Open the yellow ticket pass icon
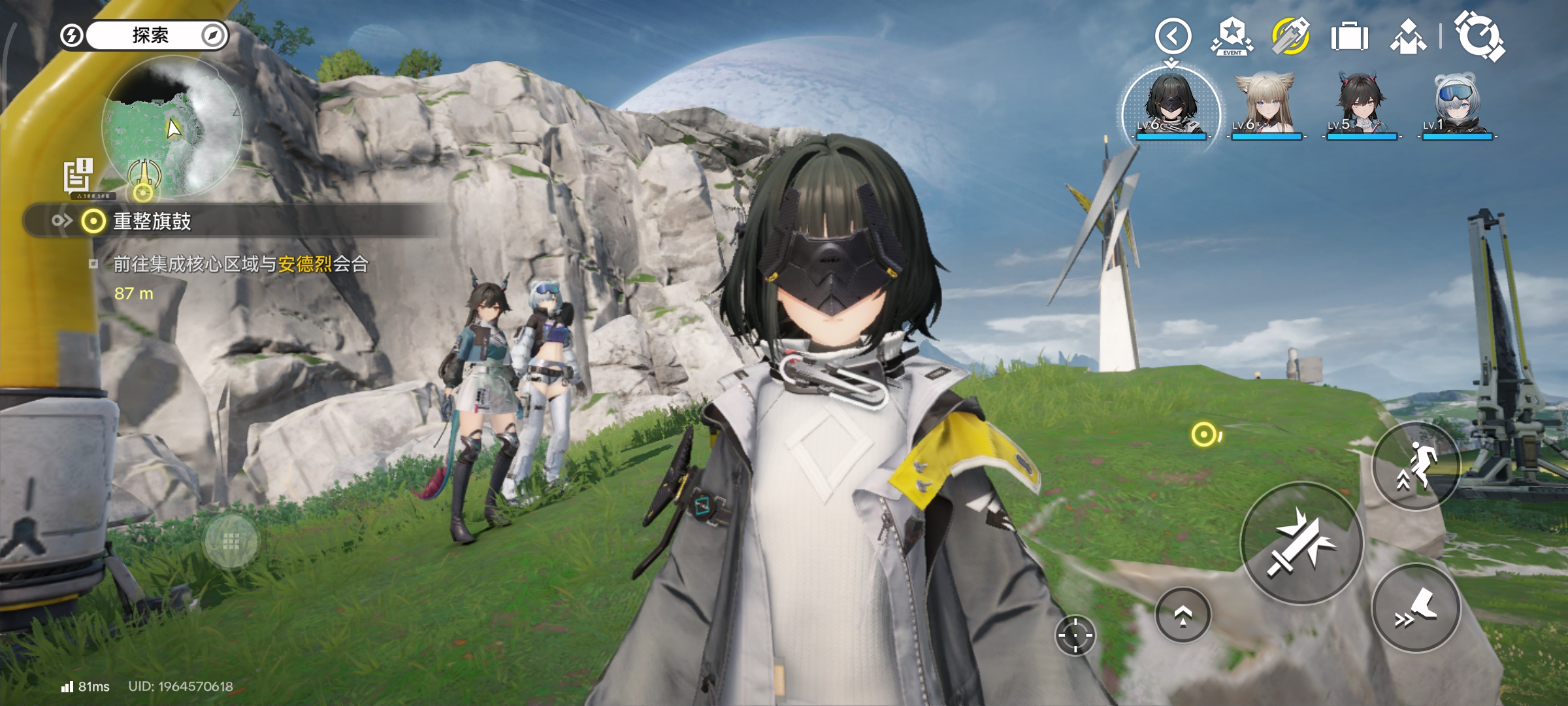1568x706 pixels. point(1290,37)
